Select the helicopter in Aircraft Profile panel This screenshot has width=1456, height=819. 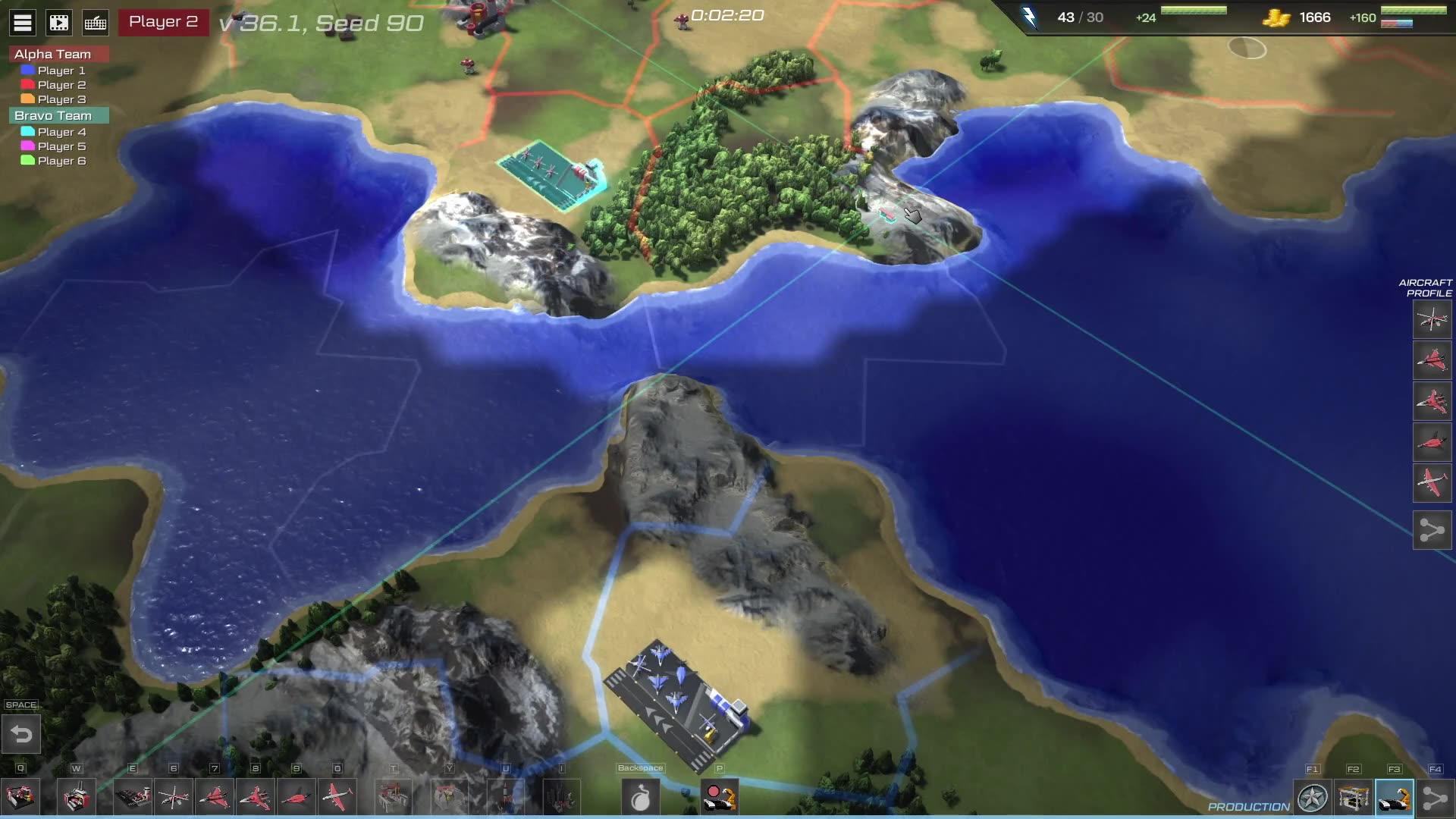coord(1432,319)
